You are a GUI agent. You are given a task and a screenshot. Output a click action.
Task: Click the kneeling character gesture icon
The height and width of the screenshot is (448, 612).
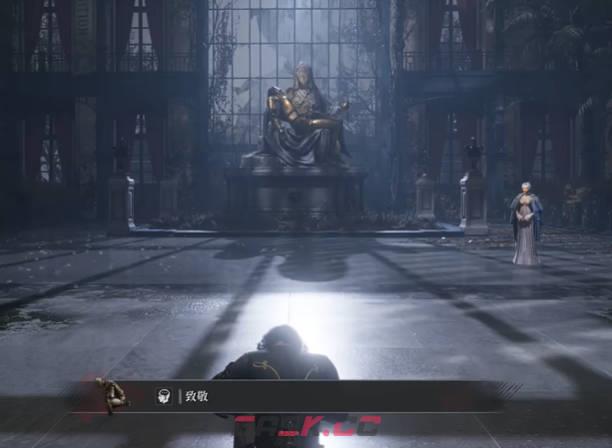113,395
